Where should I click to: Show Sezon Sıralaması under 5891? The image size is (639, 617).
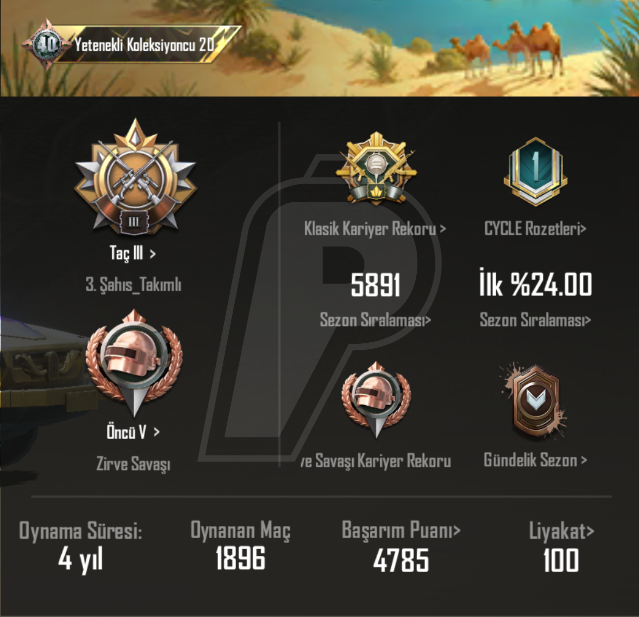376,321
